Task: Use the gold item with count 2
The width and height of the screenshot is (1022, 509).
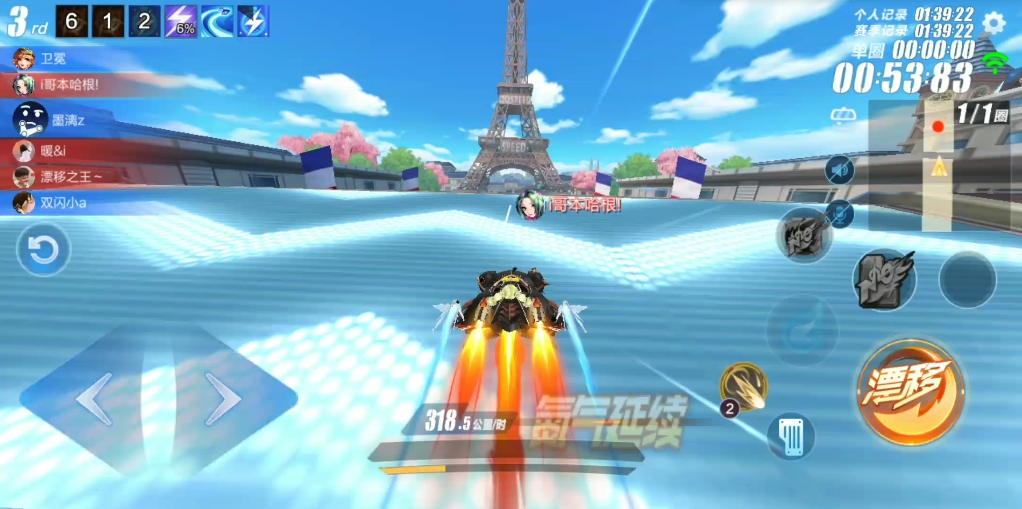Action: 743,386
